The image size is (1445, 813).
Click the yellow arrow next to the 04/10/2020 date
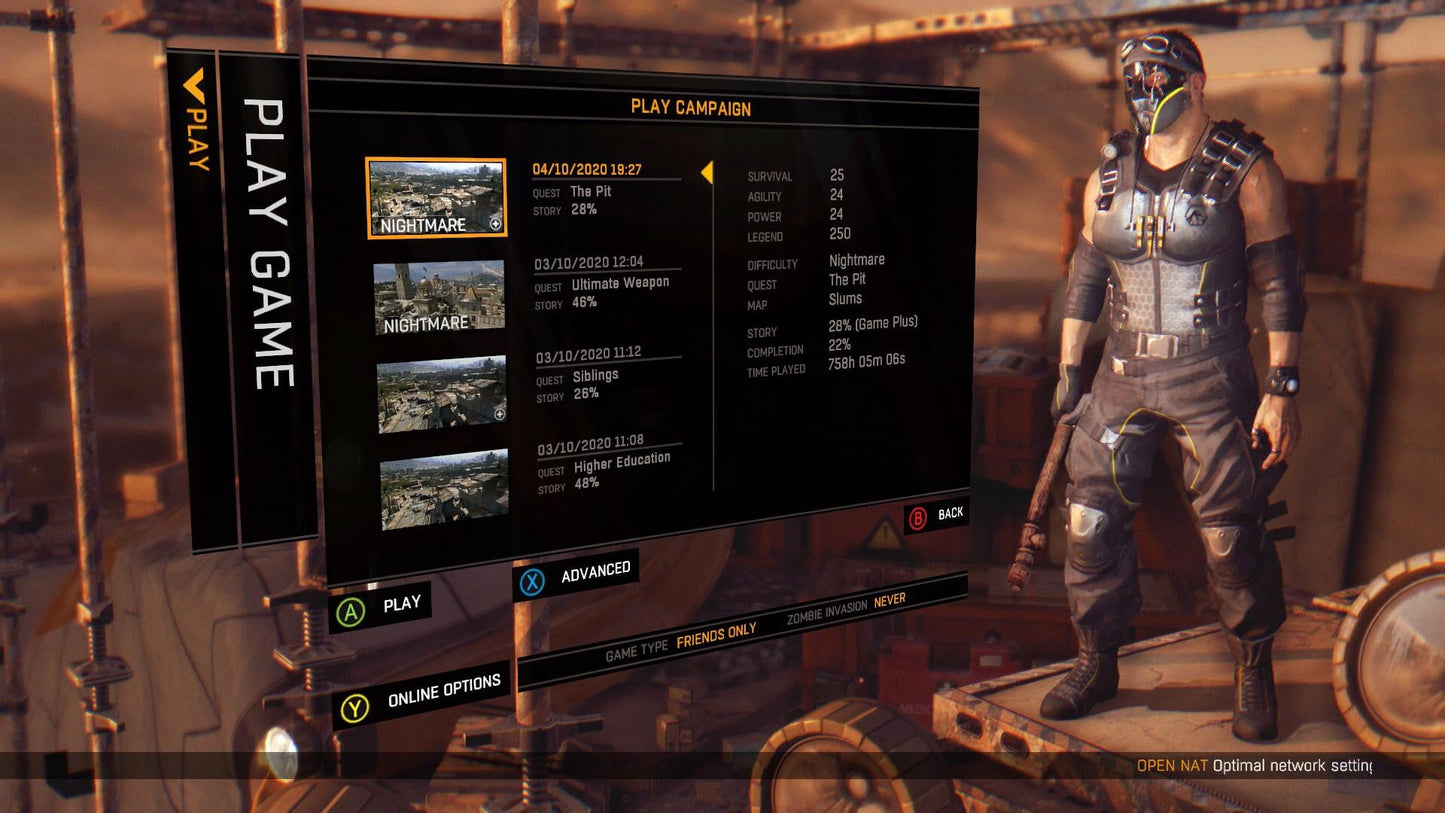[x=710, y=173]
